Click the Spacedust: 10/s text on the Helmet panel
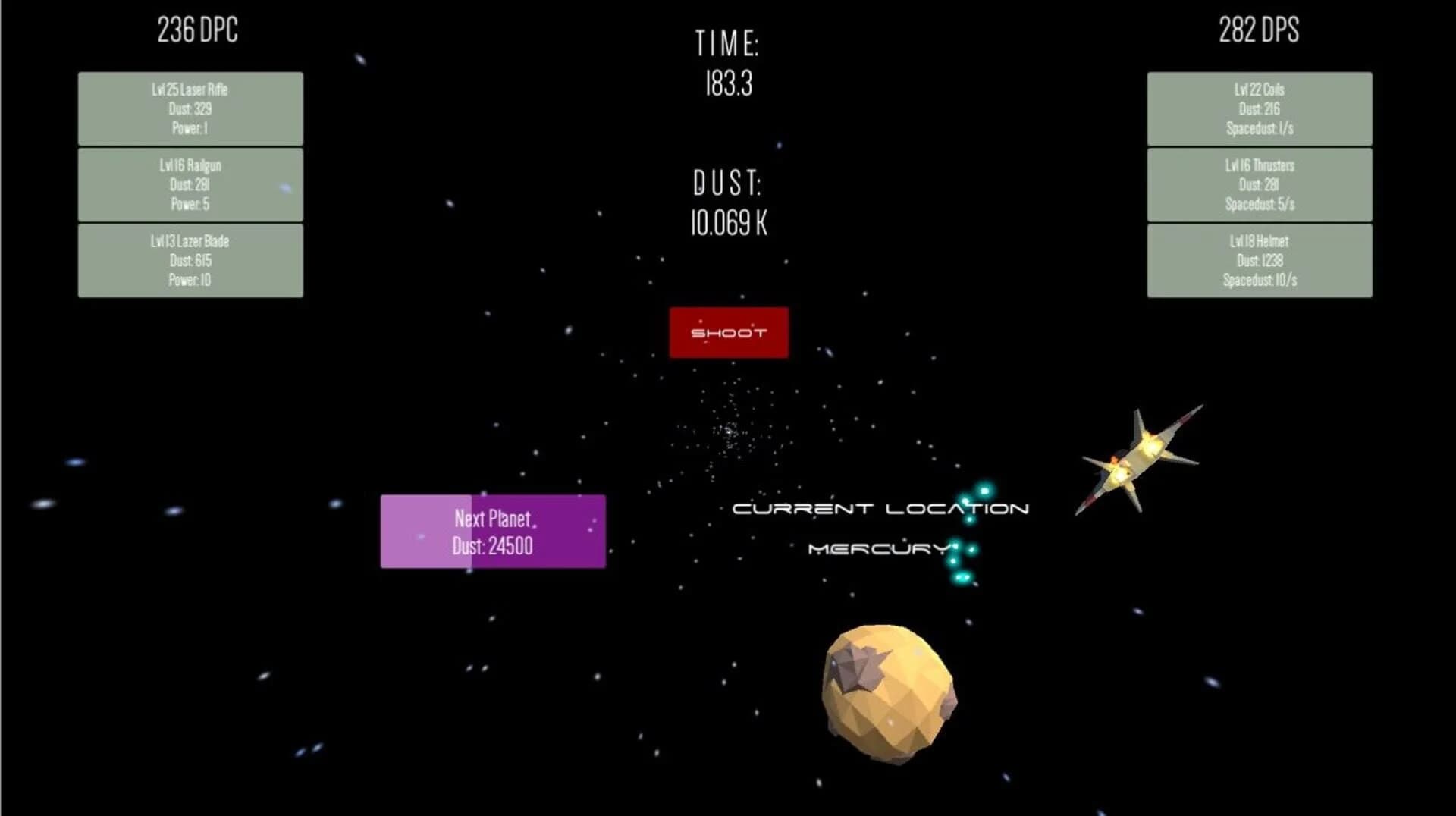 point(1259,279)
